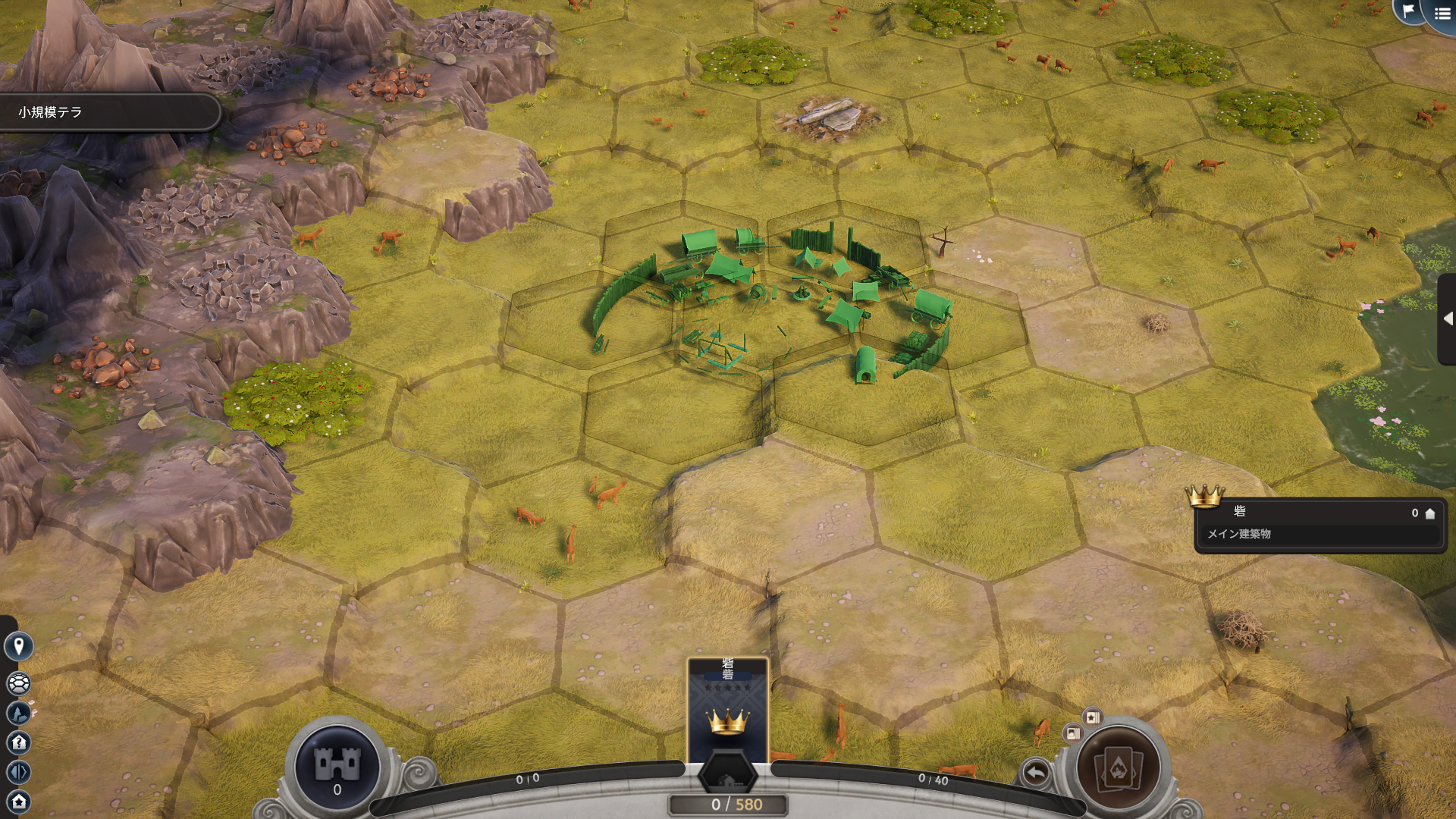1456x819 pixels.
Task: Open the card deck button
Action: pyautogui.click(x=1119, y=767)
